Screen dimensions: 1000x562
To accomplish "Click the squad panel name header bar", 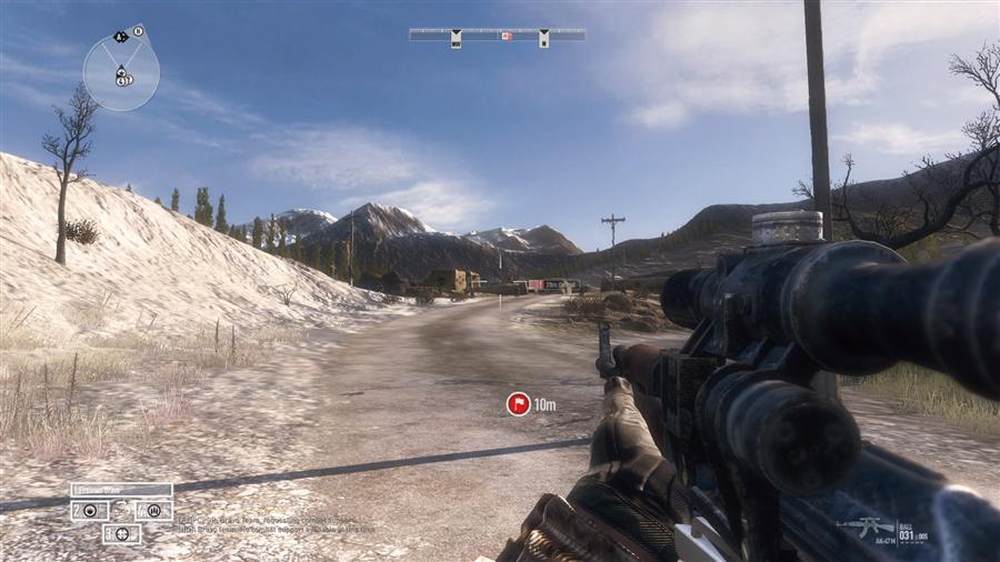I will pos(121,490).
